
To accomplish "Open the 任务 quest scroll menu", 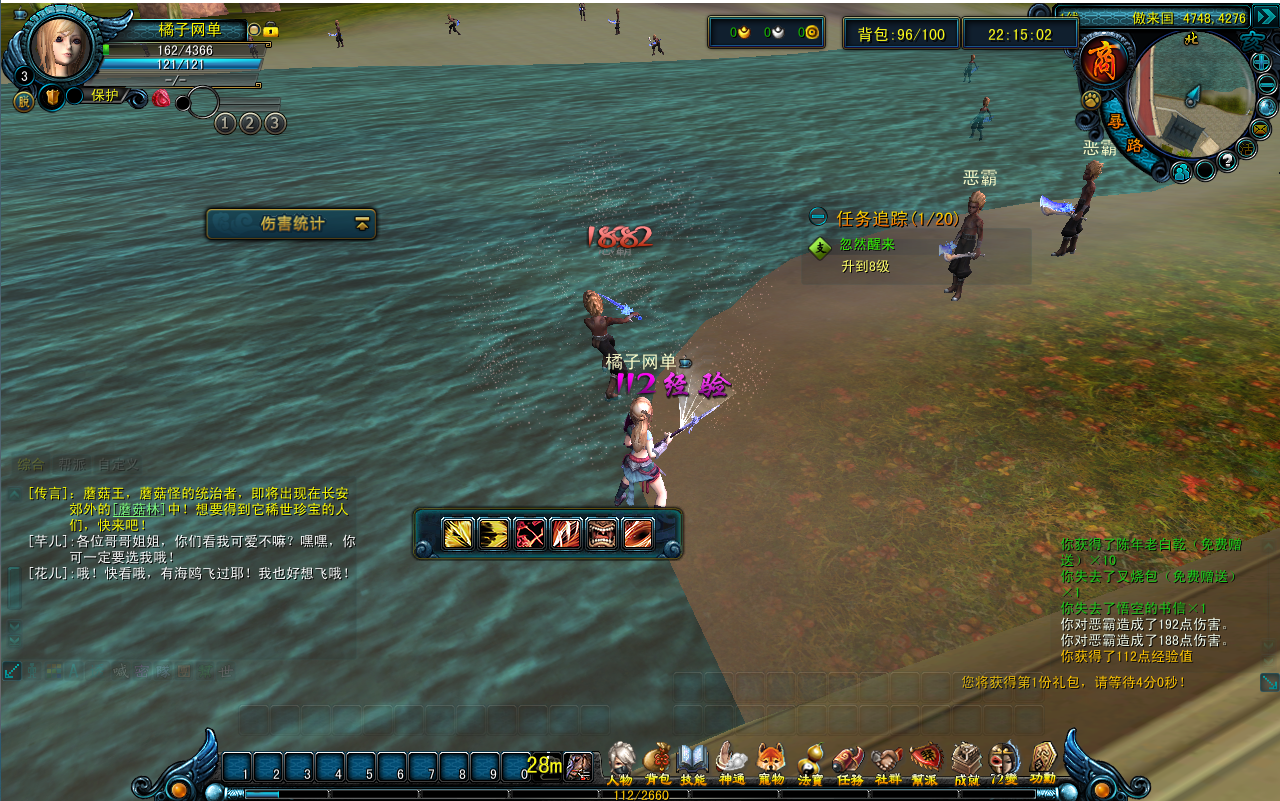I will tap(849, 764).
